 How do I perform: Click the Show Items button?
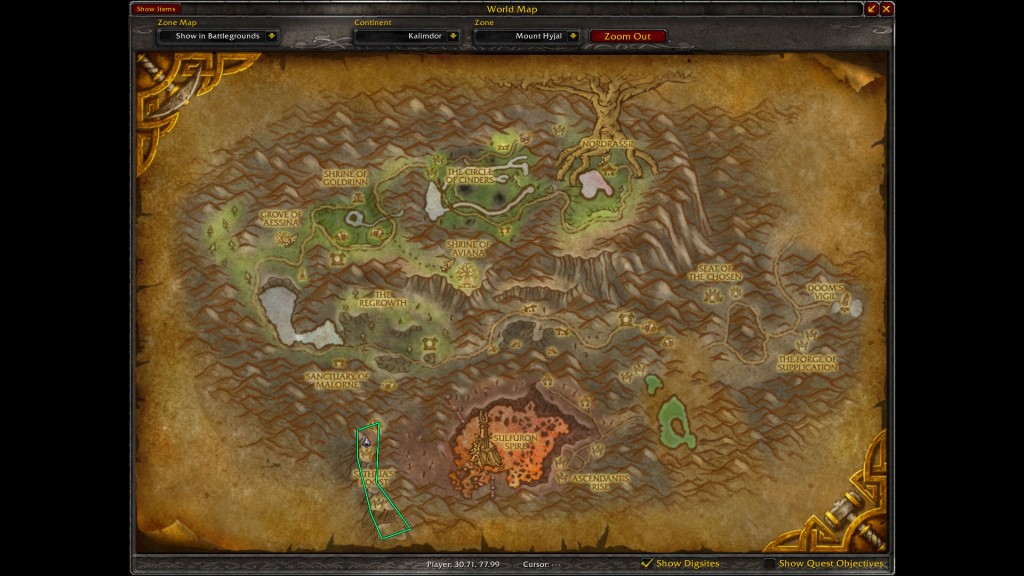click(155, 9)
